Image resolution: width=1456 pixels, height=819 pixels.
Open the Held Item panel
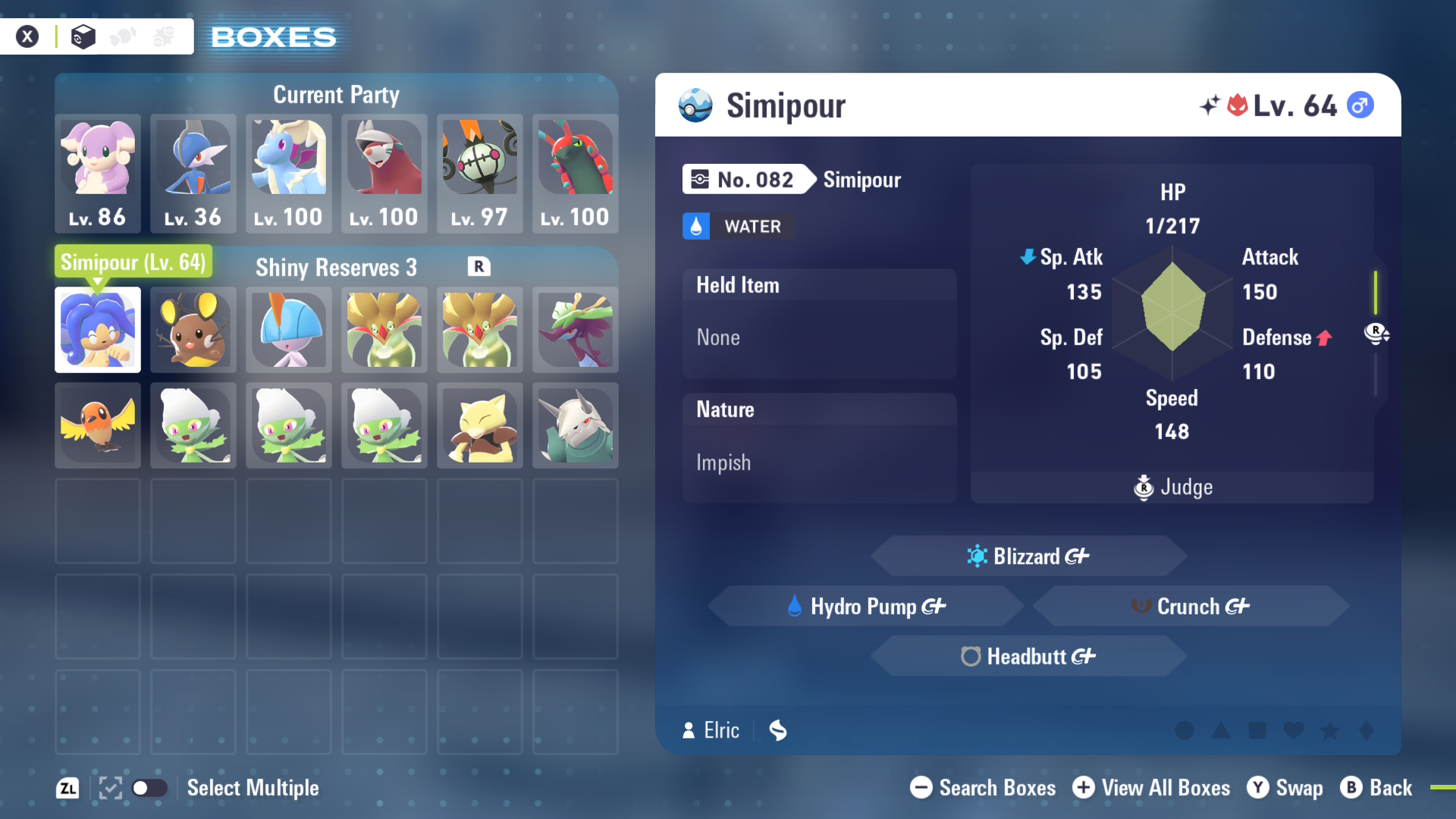click(x=820, y=323)
